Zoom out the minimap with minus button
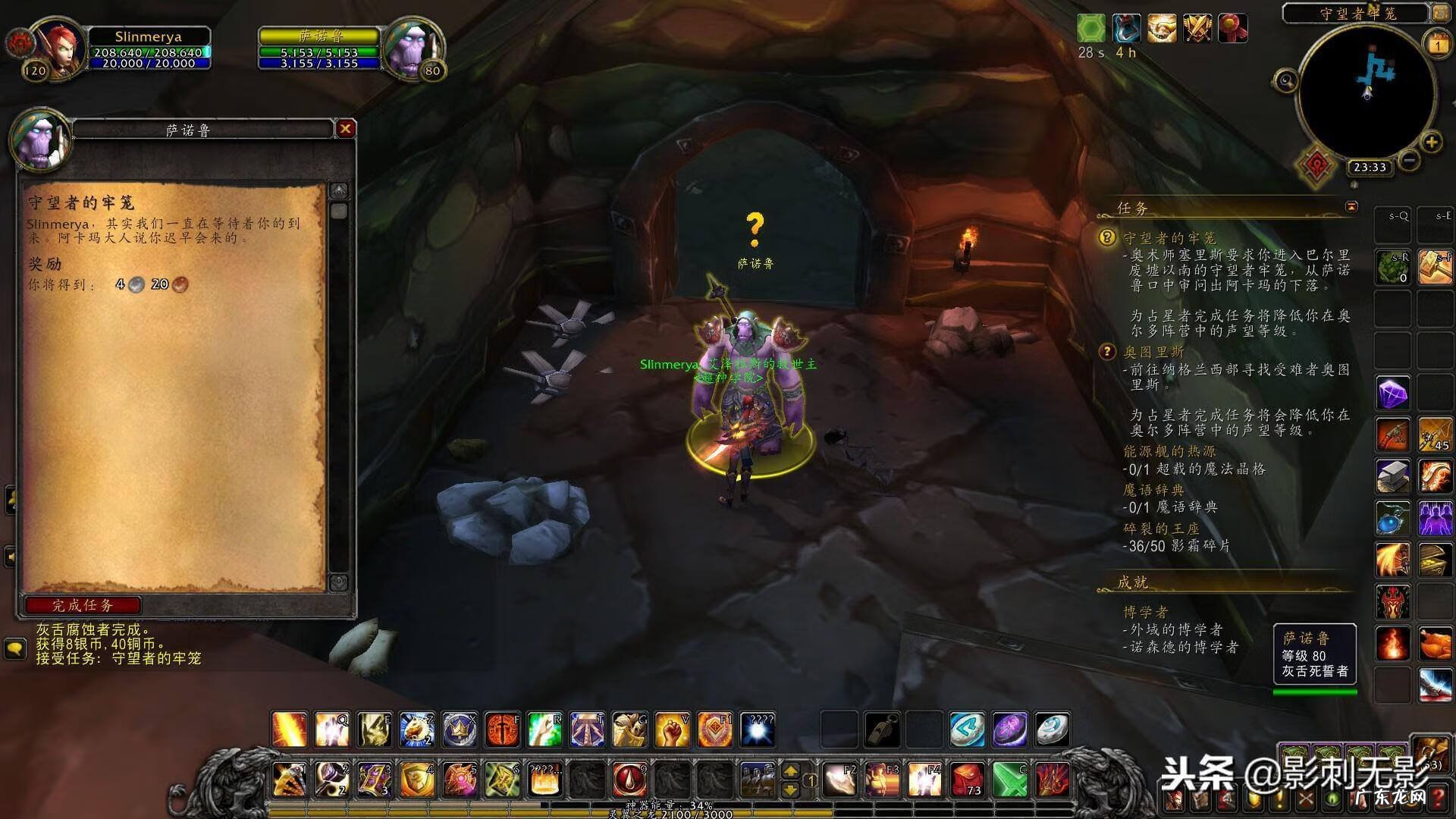1456x819 pixels. pyautogui.click(x=1409, y=160)
